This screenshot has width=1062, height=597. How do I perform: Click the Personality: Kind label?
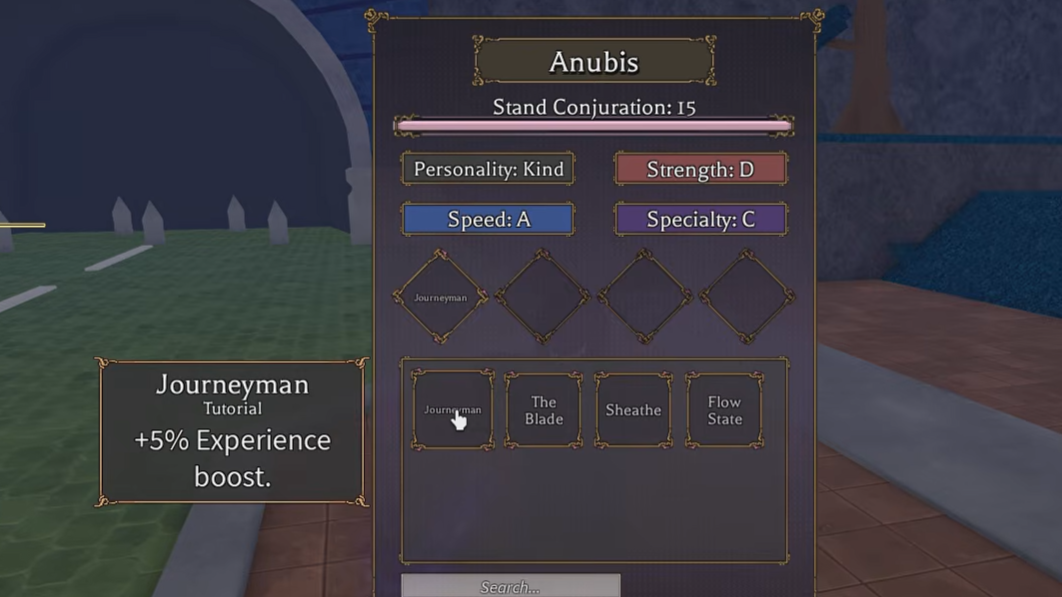click(488, 169)
